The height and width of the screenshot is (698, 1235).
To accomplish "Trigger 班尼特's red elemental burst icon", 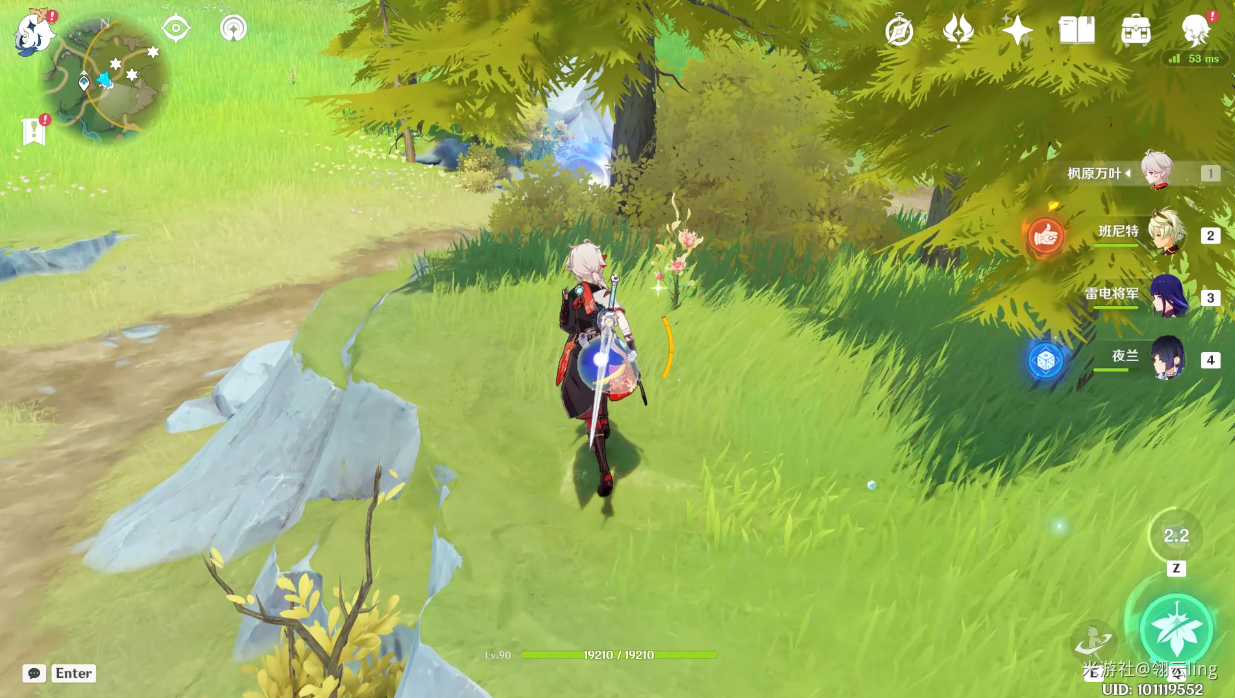I will point(1046,236).
